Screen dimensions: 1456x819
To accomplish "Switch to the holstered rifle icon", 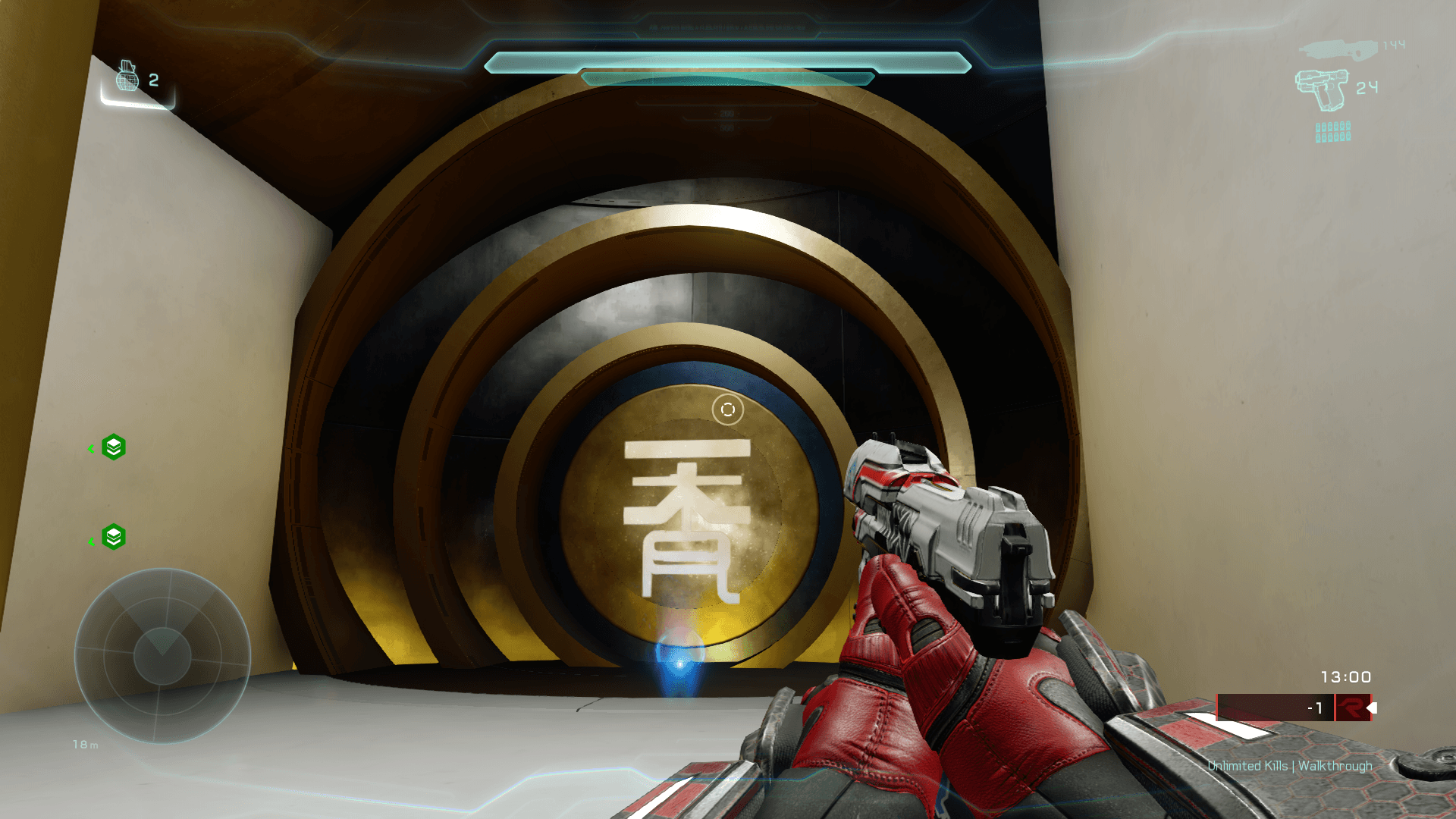I will 1338,49.
